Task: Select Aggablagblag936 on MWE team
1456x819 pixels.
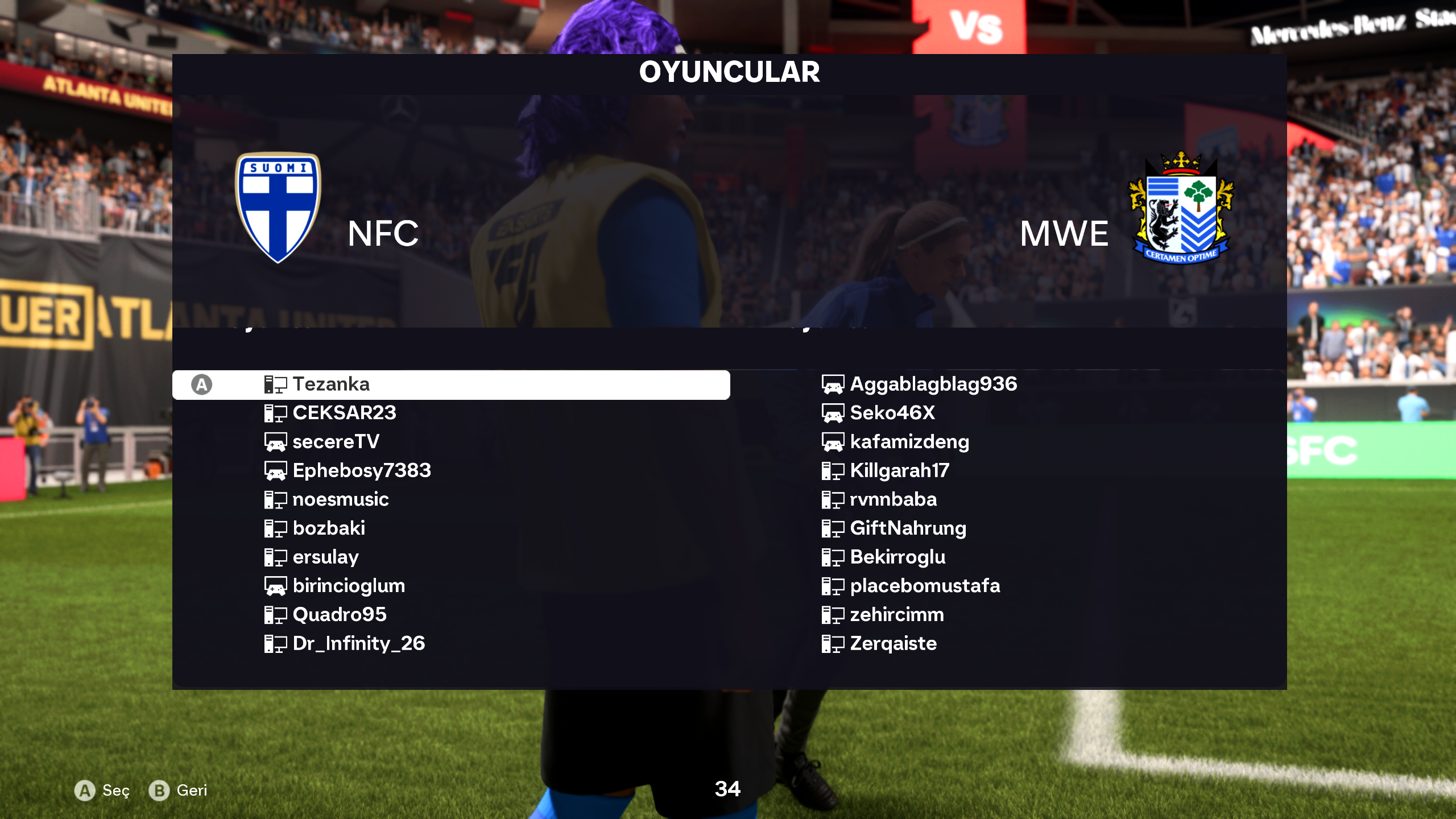Action: coord(933,384)
